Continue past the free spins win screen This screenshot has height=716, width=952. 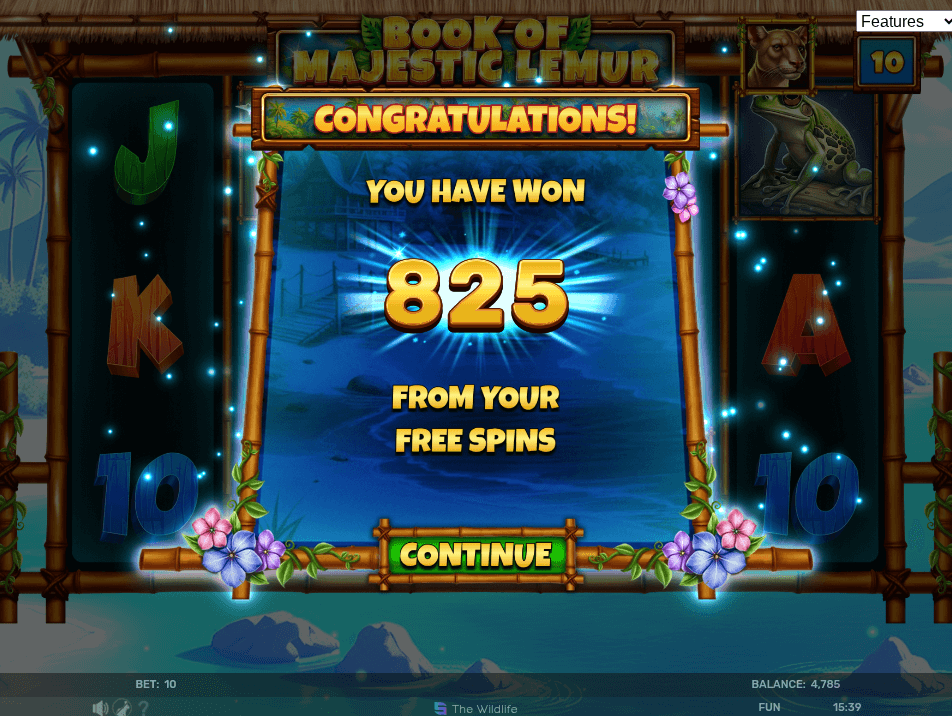tap(476, 555)
